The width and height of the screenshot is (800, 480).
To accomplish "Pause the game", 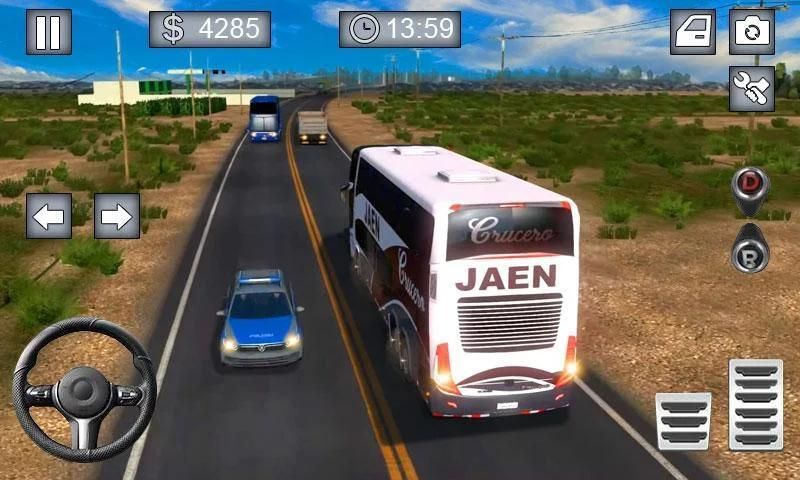I will (48, 31).
